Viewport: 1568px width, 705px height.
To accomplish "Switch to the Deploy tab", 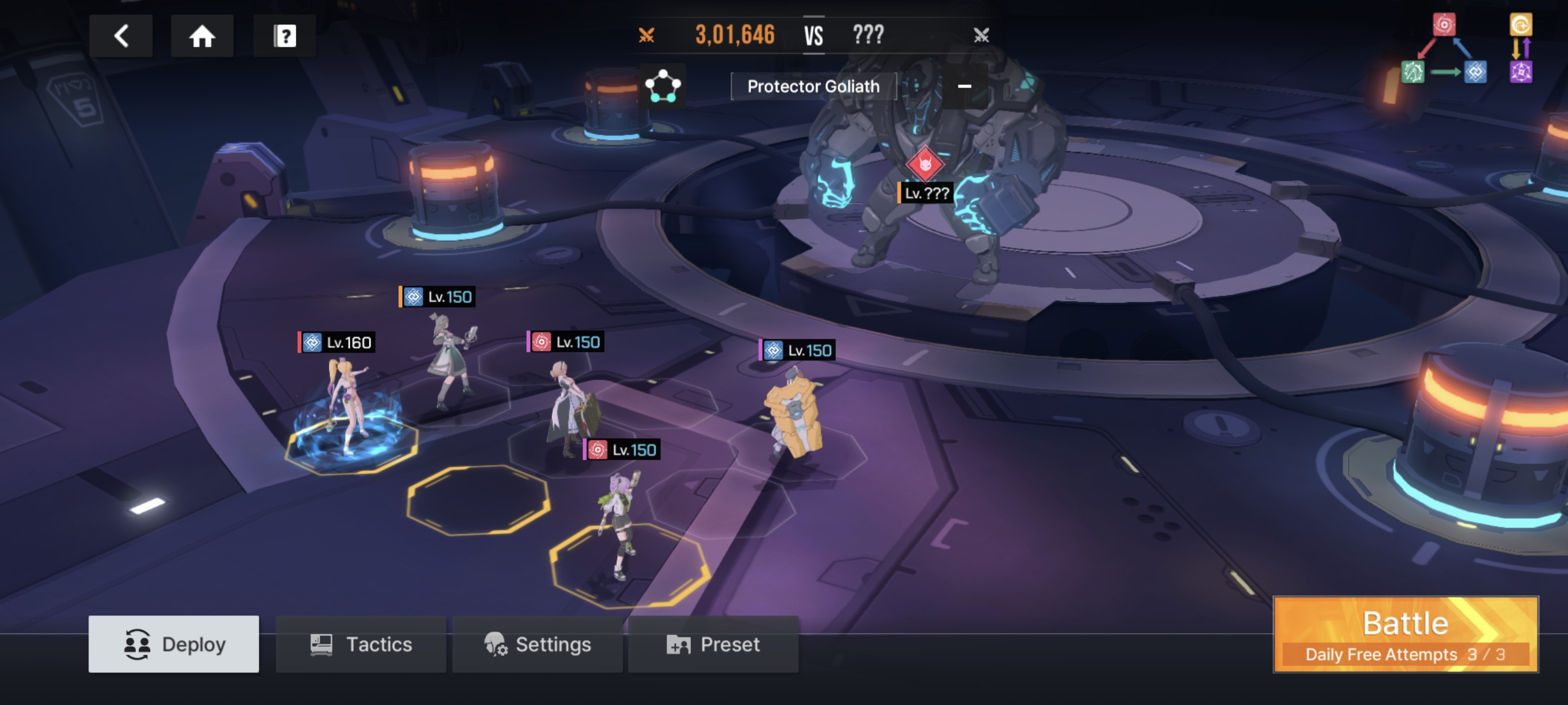I will tap(173, 644).
